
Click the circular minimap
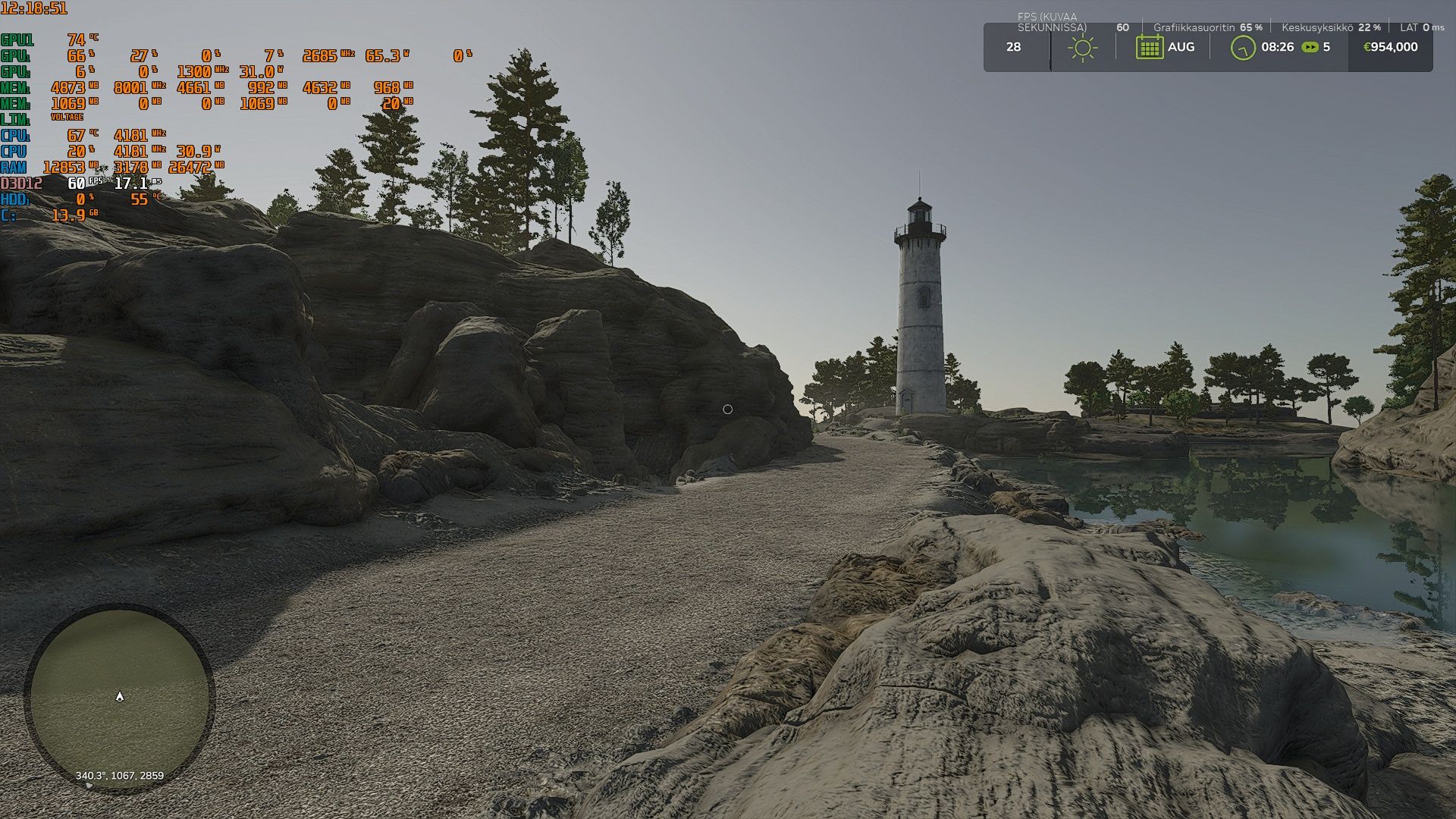pyautogui.click(x=120, y=698)
